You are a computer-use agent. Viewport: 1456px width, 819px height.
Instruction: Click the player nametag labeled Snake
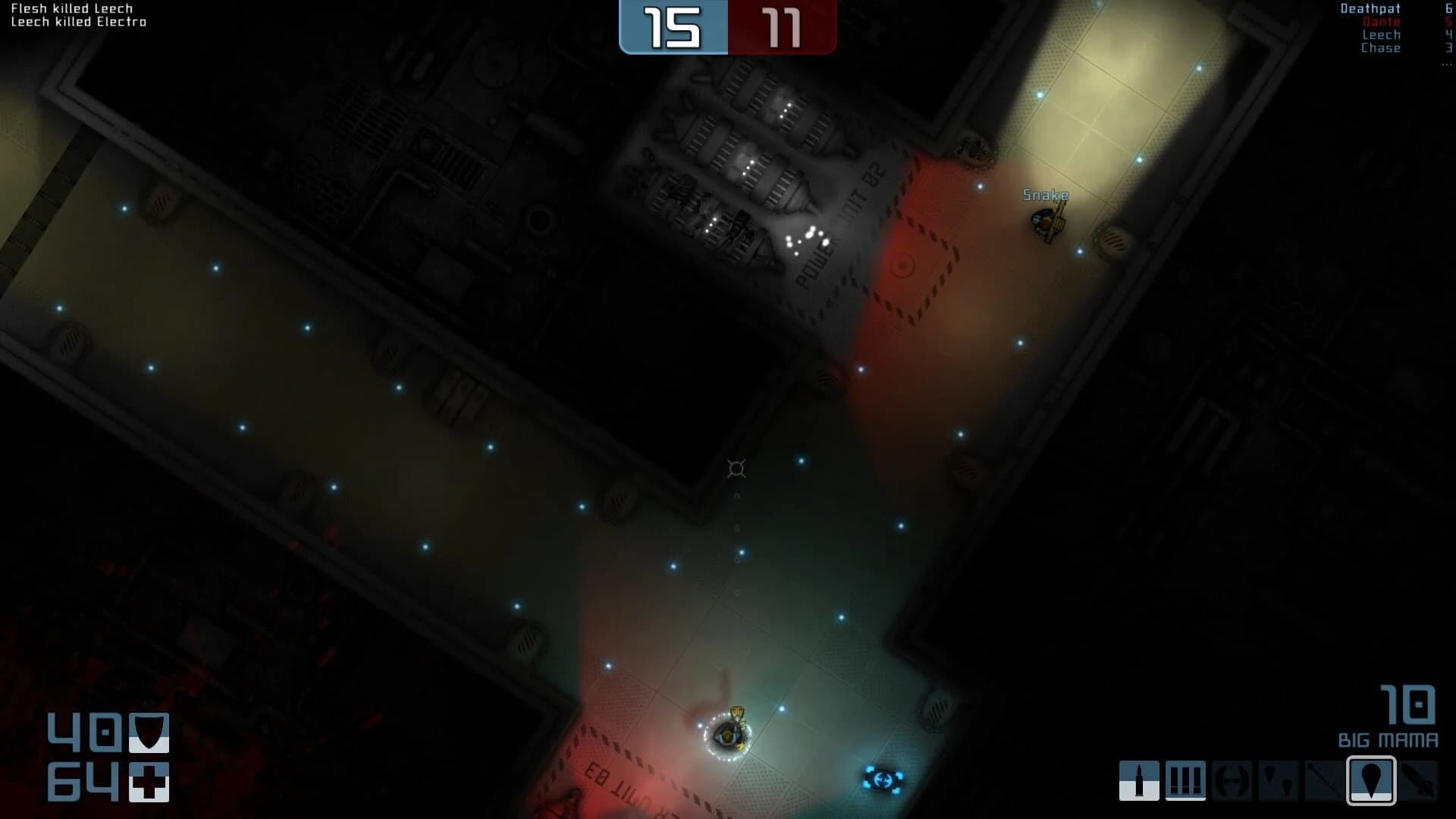click(1044, 195)
